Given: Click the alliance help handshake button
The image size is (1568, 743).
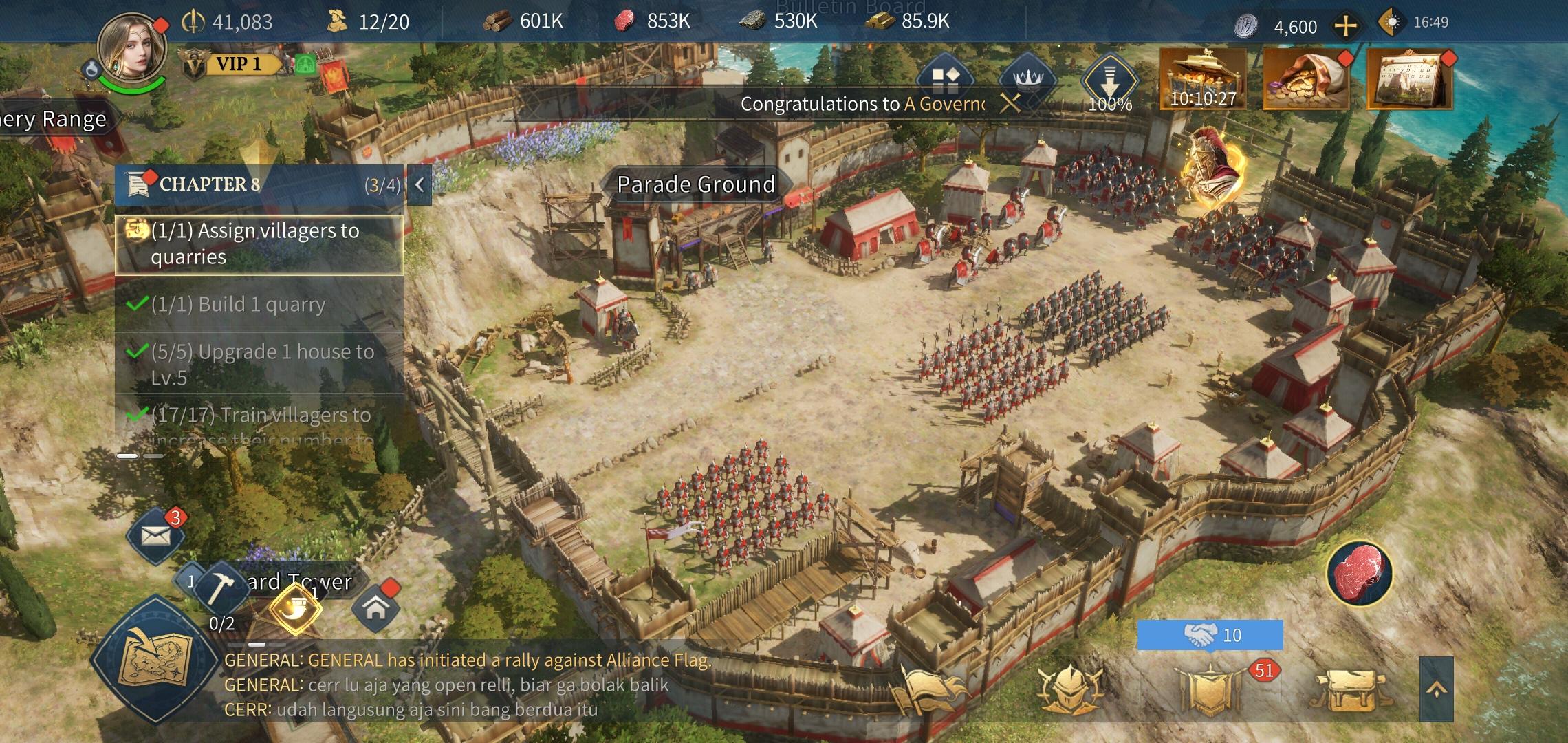Looking at the screenshot, I should pos(1210,635).
